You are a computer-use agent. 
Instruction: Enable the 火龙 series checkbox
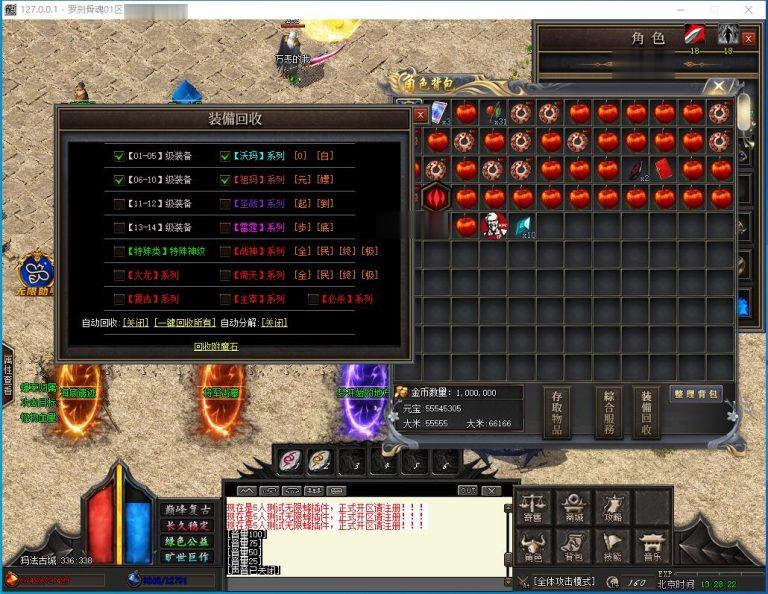[119, 275]
